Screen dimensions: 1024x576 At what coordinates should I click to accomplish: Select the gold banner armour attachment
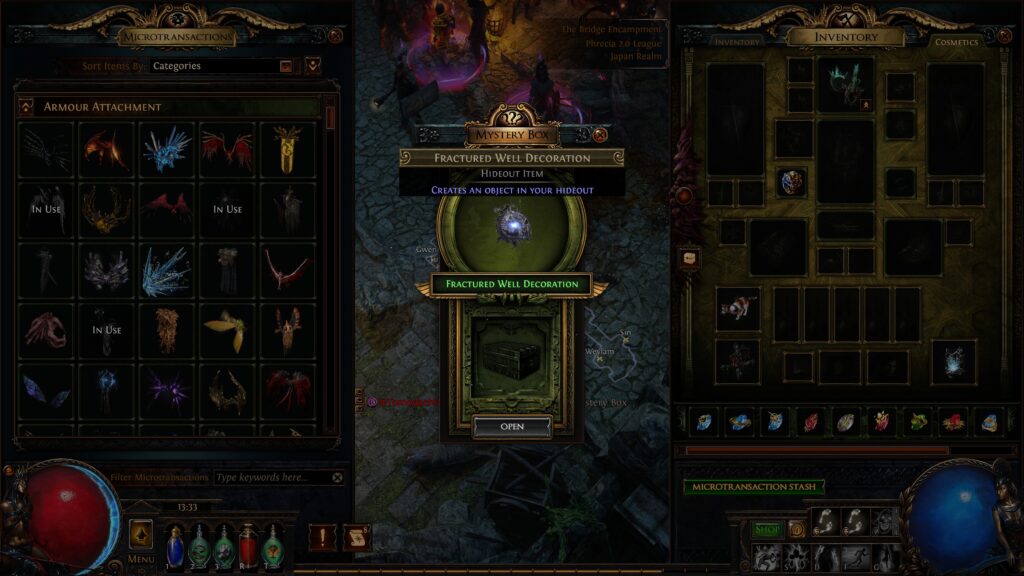(x=288, y=150)
